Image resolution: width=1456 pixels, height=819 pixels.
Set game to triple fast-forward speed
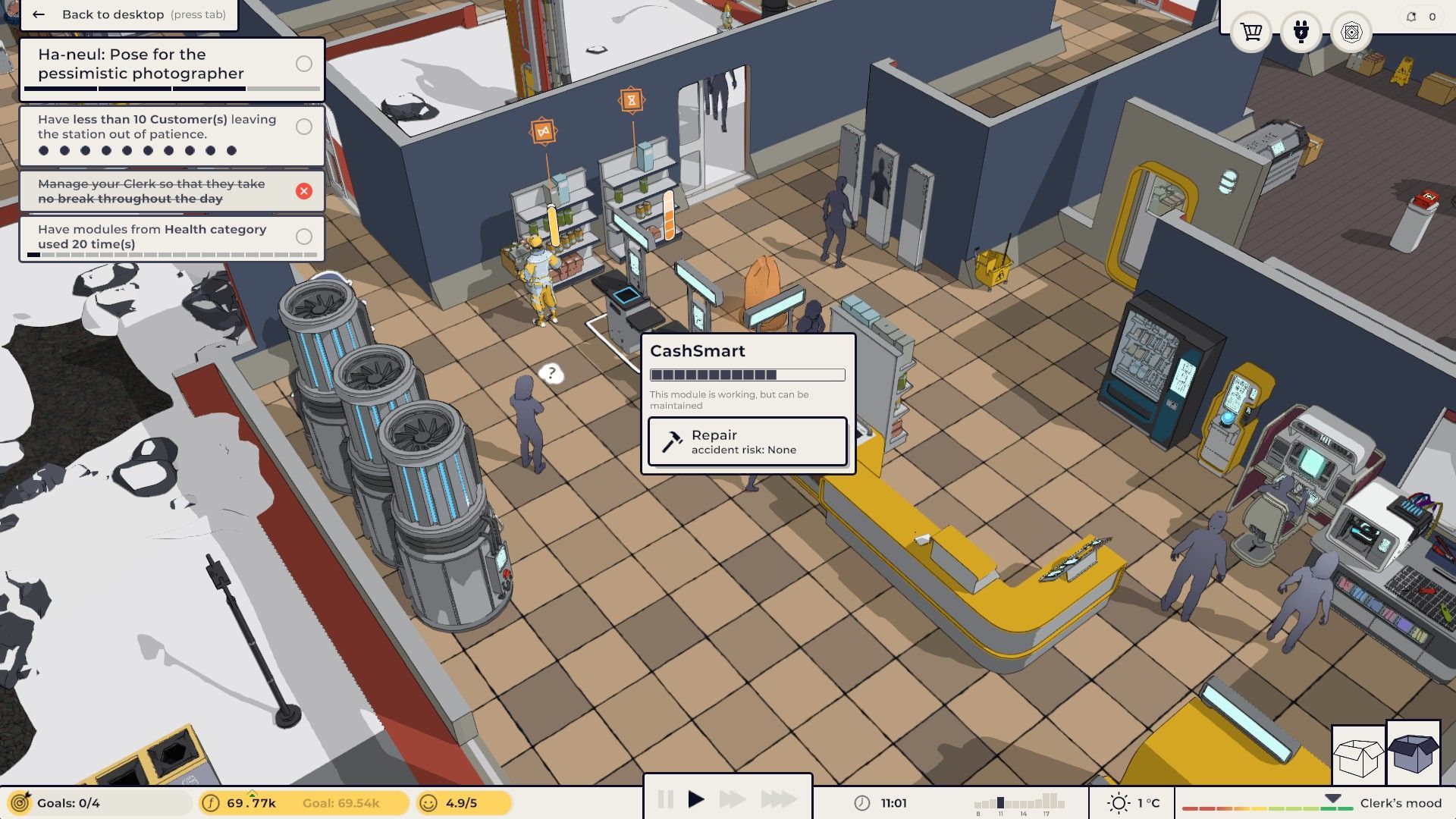click(x=779, y=799)
